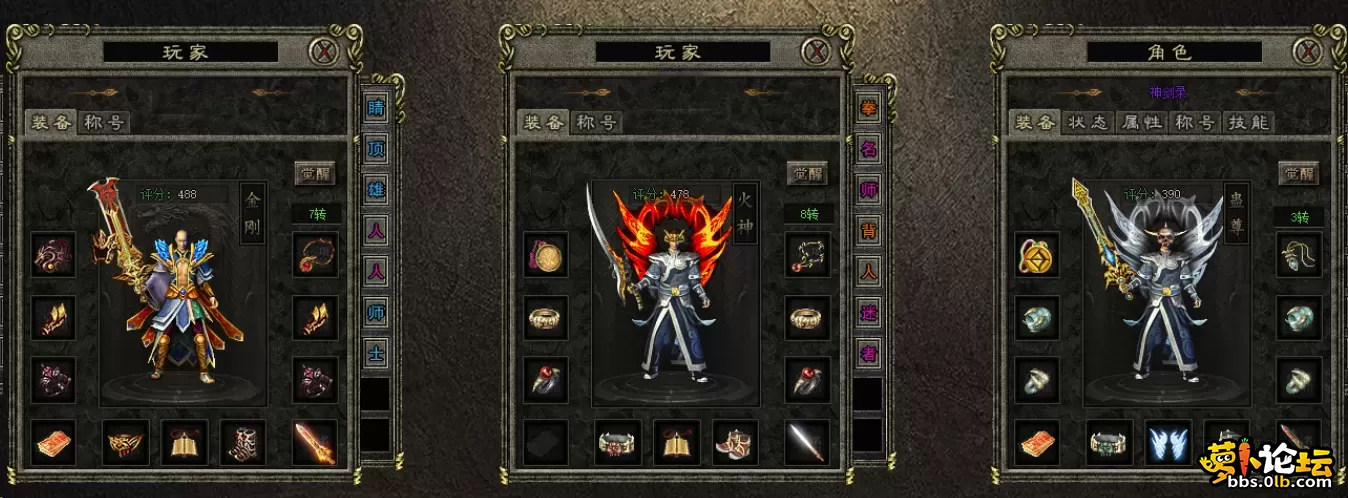The width and height of the screenshot is (1348, 498).
Task: Open the 士 title side tab
Action: 376,353
